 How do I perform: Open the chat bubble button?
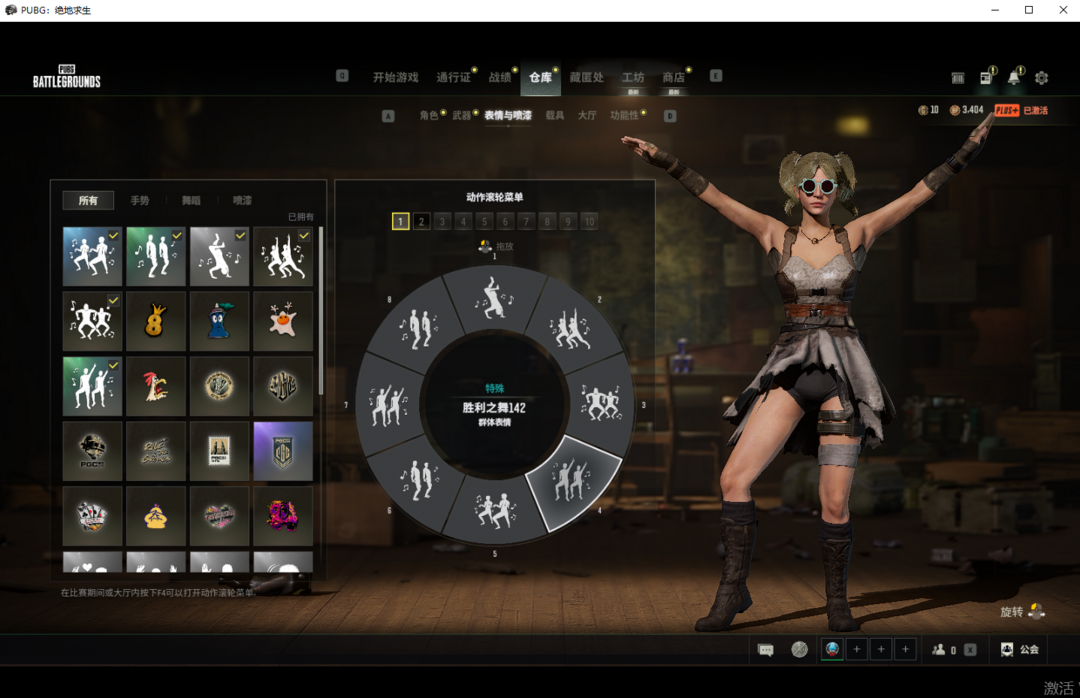click(766, 650)
